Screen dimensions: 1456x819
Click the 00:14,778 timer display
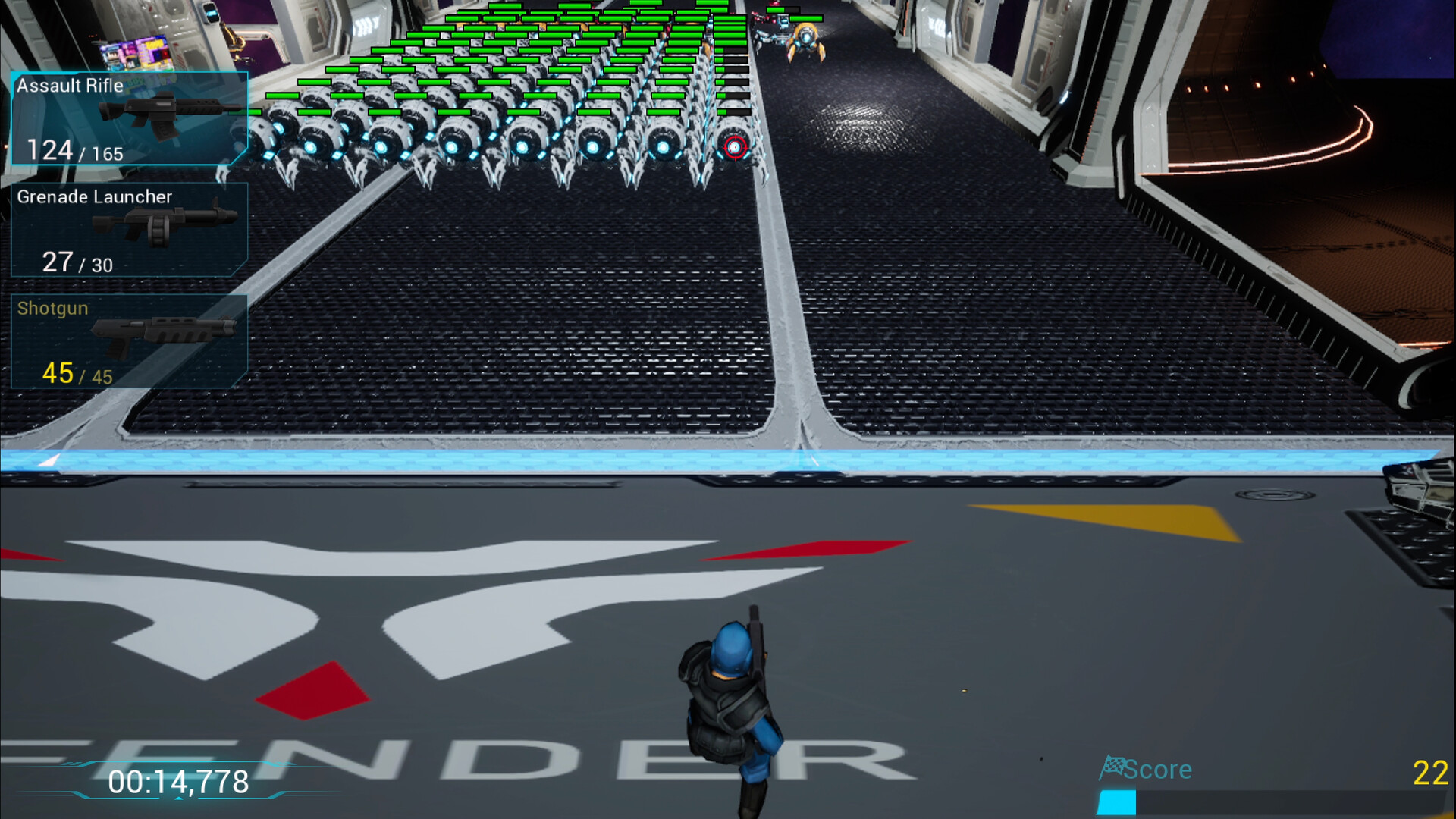179,779
